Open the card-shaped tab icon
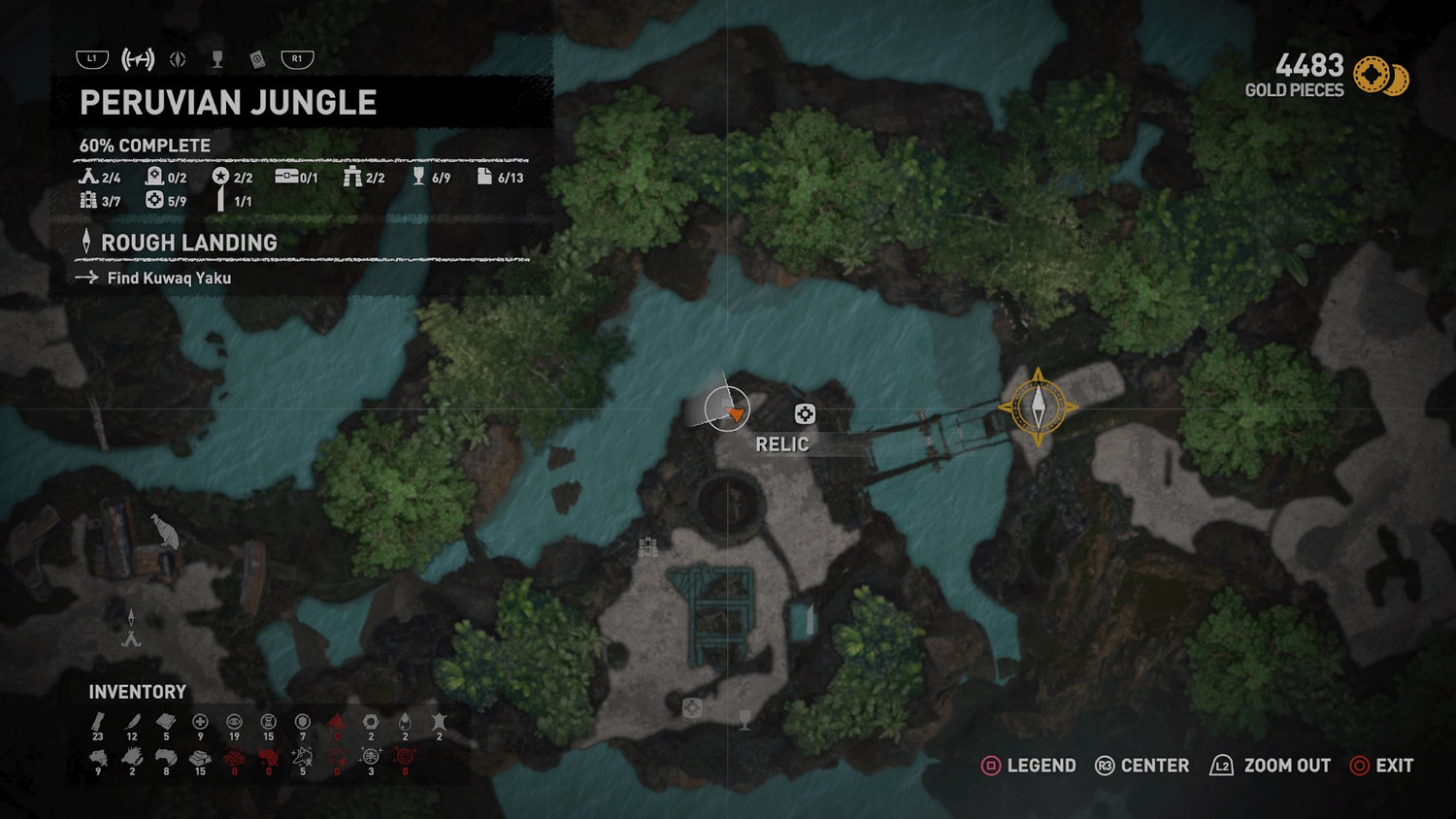 (x=257, y=59)
